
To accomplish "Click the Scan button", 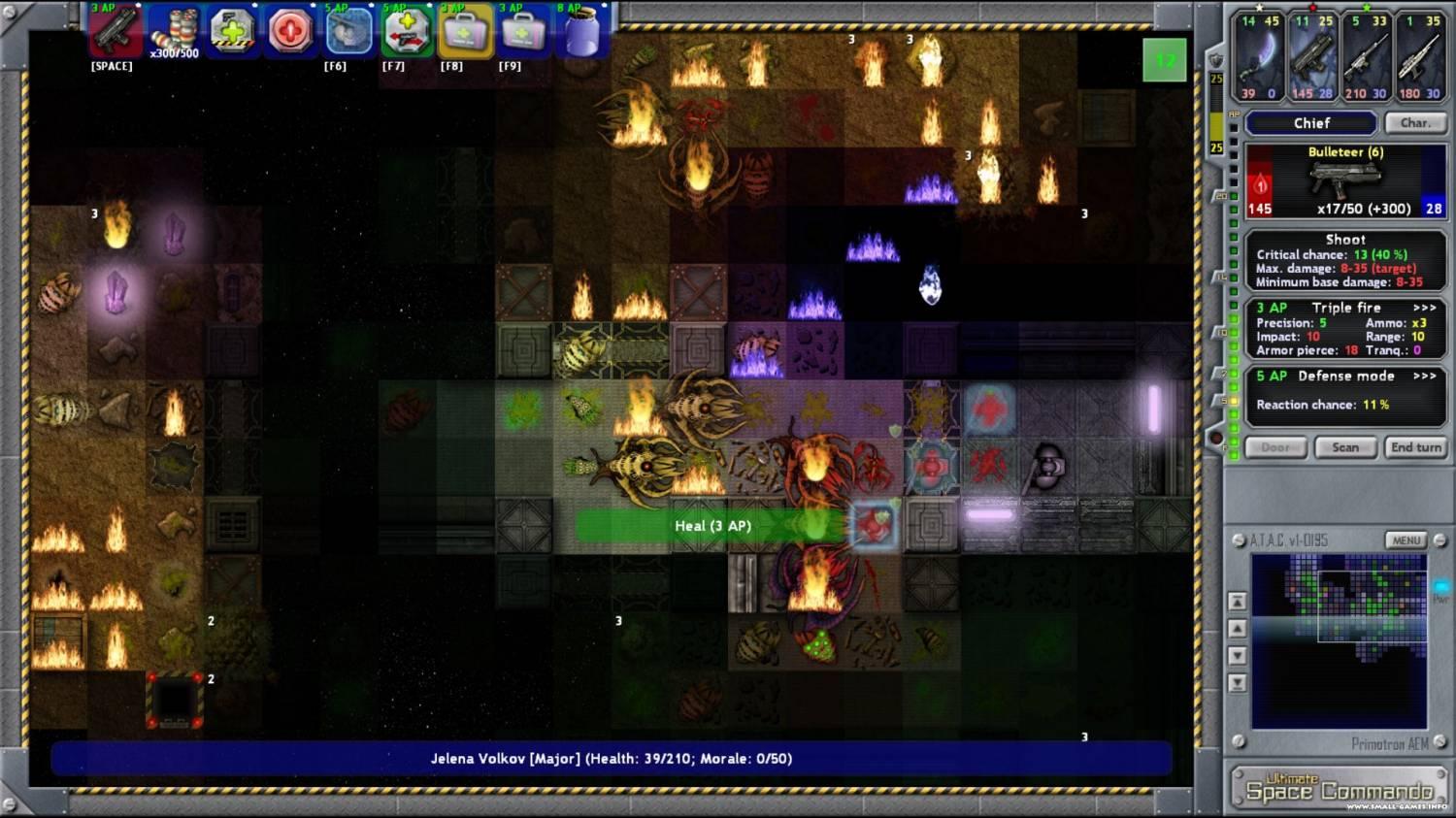I will point(1345,447).
